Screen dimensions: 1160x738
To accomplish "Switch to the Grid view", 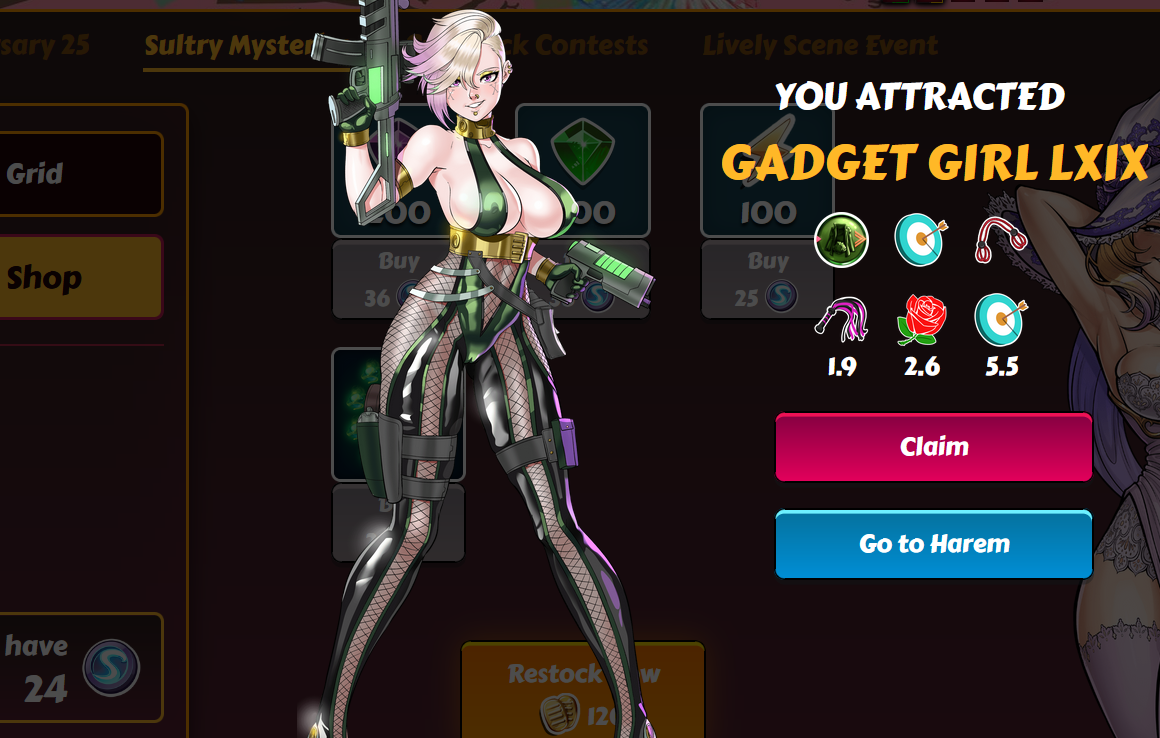I will coord(80,174).
